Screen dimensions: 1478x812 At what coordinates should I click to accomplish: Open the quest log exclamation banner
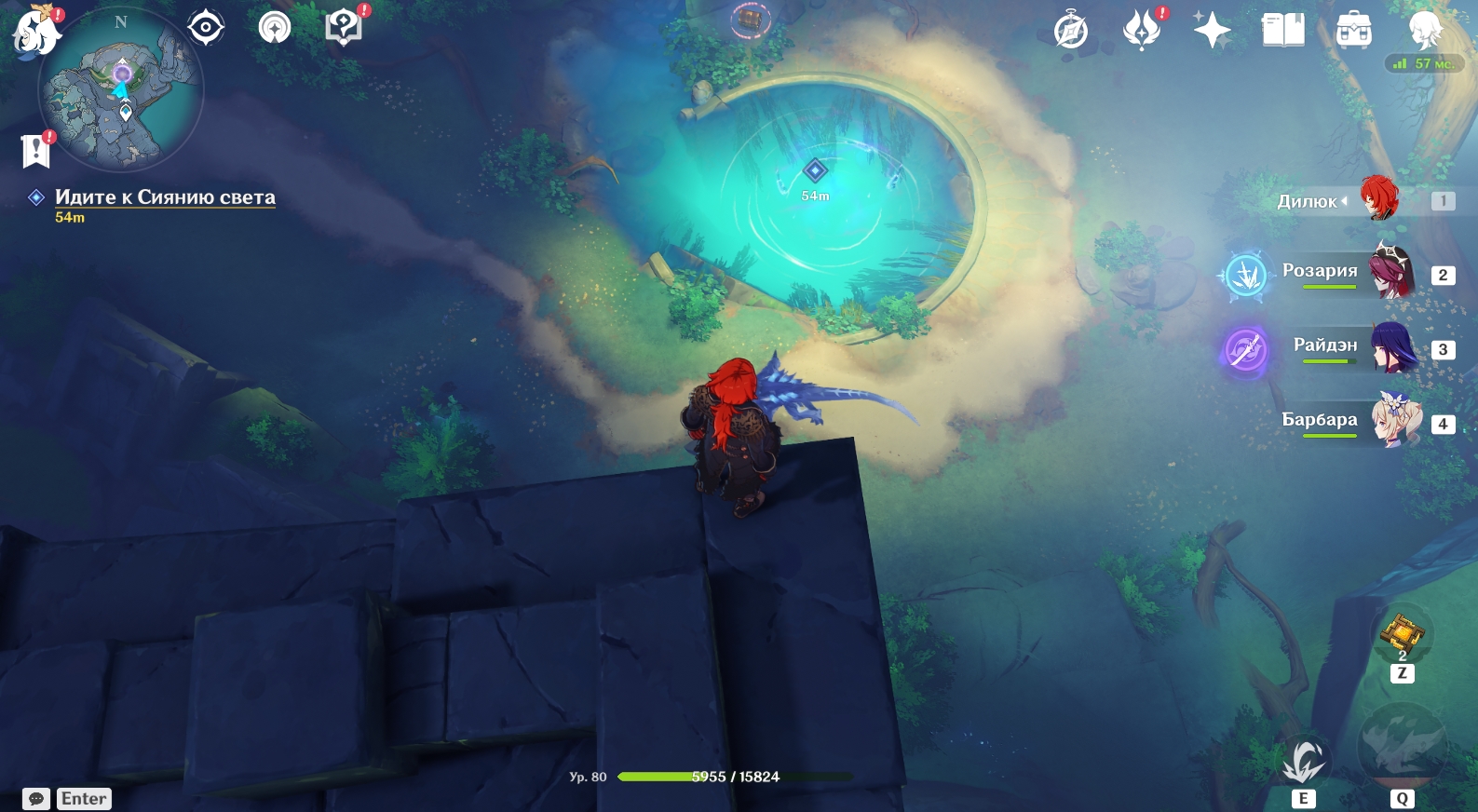pos(35,150)
